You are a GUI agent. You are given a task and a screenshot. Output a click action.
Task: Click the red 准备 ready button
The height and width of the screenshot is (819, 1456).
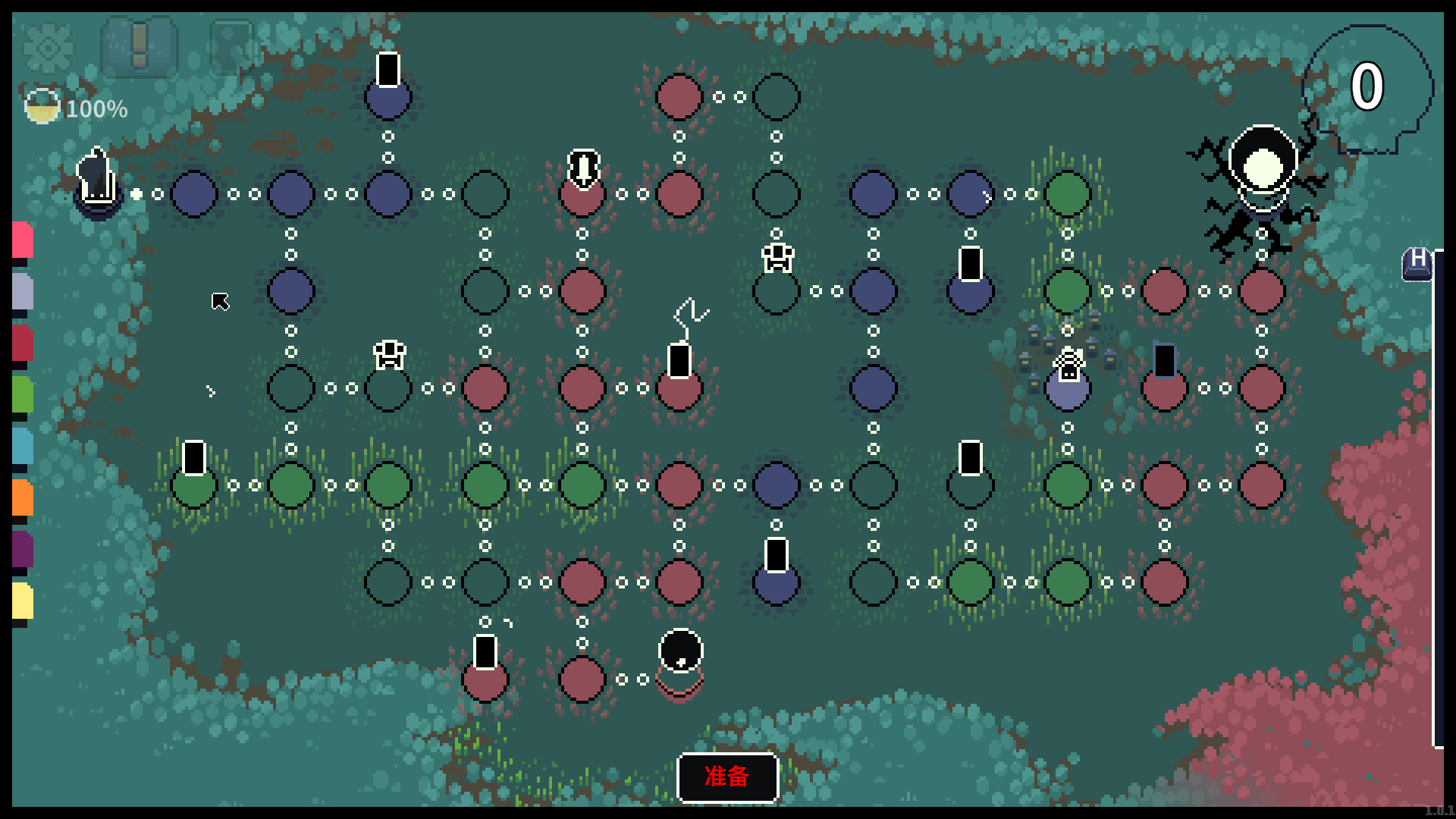pos(727,777)
